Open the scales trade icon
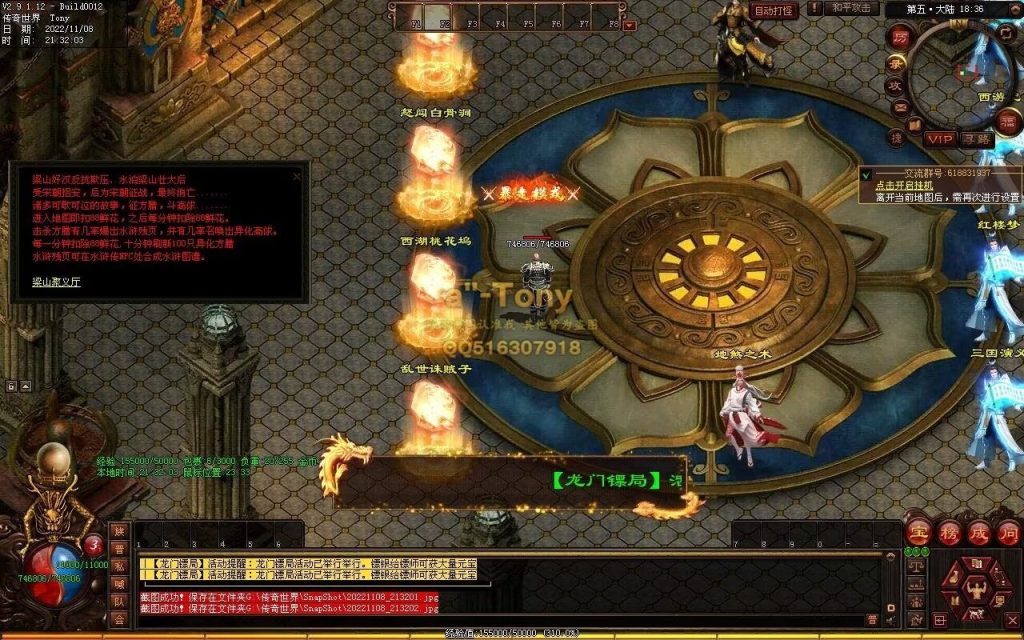Viewport: 1024px width, 640px height. (915, 566)
